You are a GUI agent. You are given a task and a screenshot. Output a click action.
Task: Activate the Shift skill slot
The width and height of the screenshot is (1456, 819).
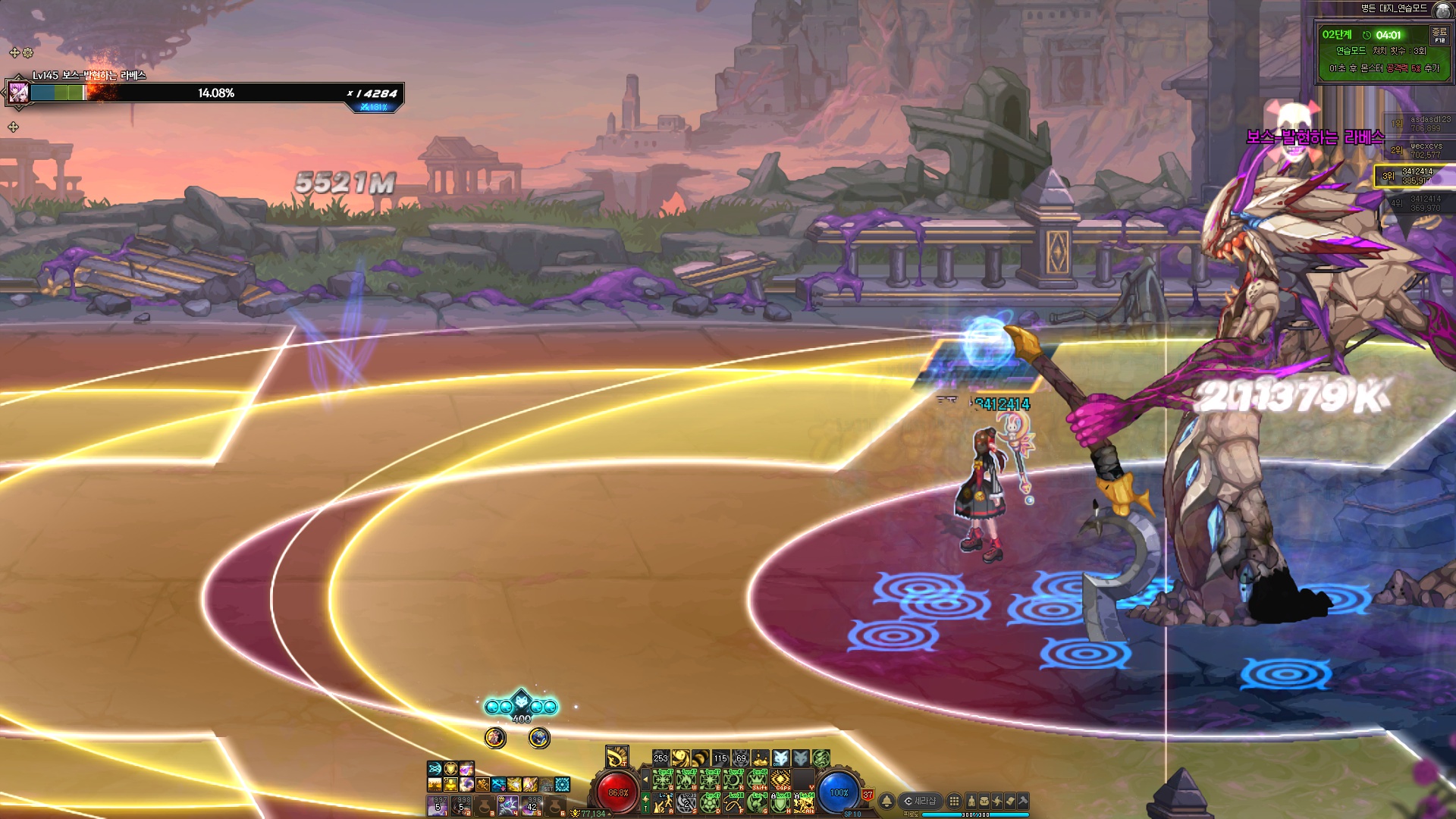pyautogui.click(x=758, y=780)
